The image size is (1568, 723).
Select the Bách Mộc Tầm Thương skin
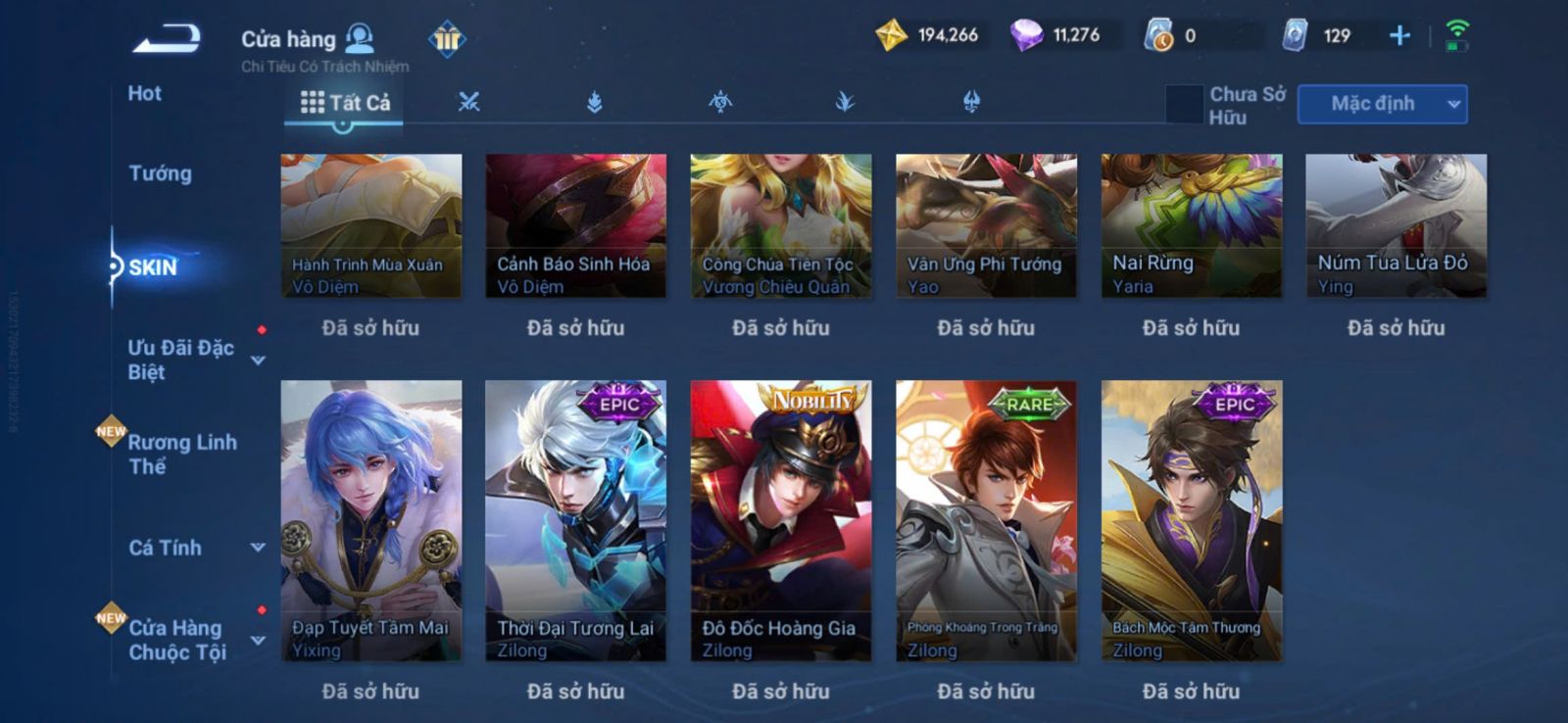[x=1191, y=520]
